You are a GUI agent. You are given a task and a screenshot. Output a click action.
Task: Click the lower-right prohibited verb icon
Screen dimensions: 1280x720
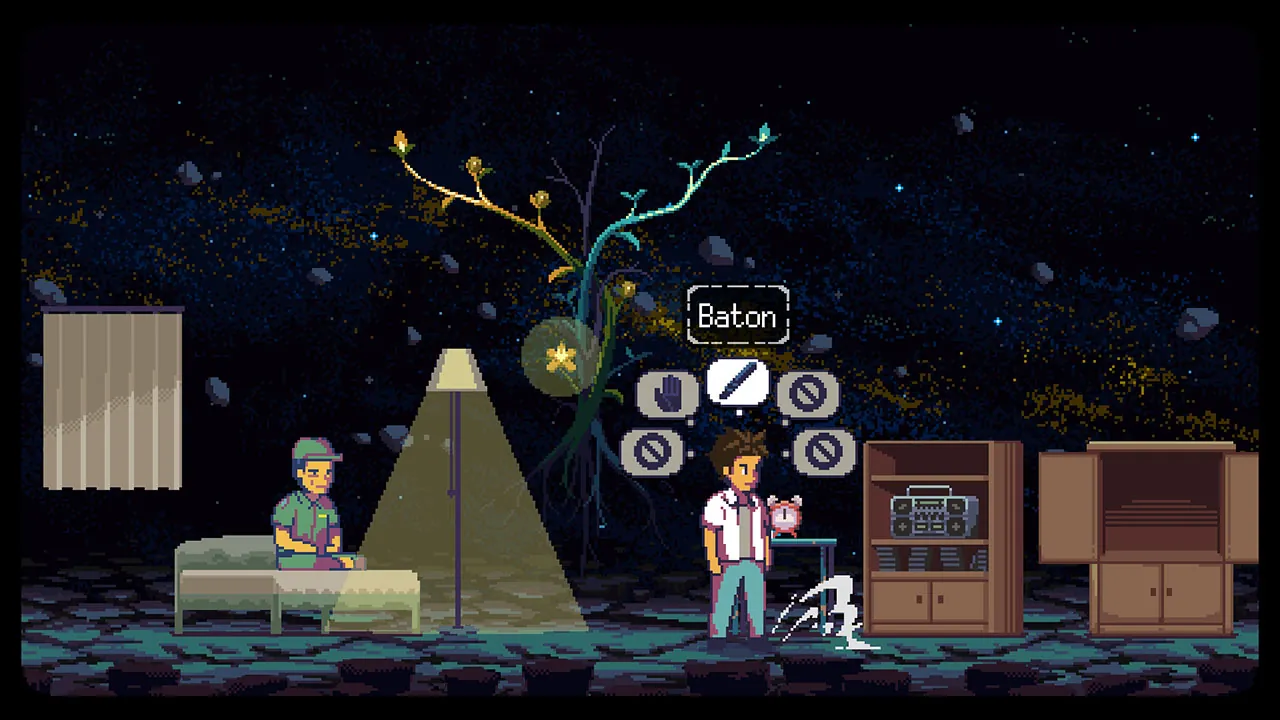[822, 450]
